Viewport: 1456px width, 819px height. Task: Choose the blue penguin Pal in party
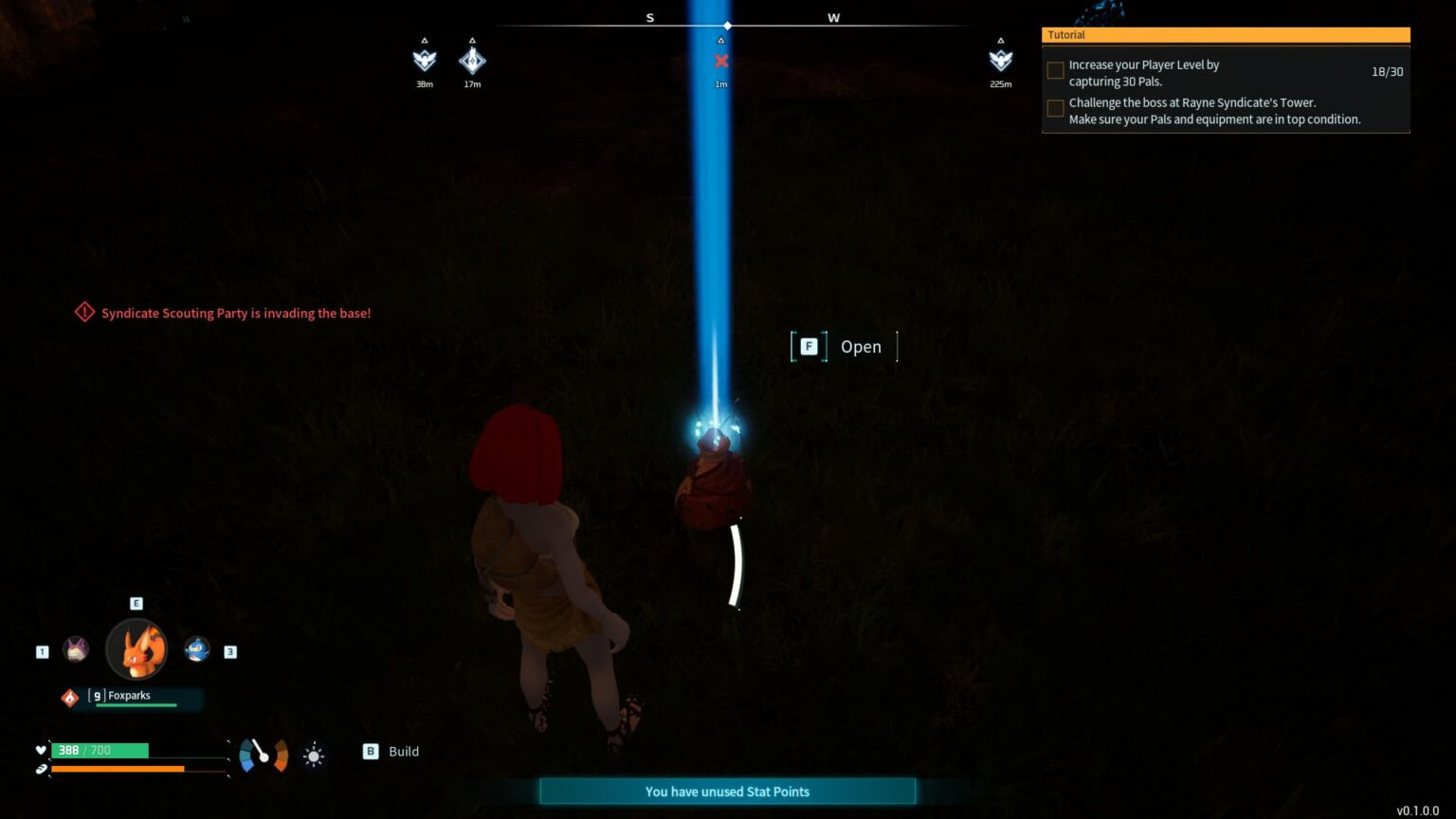click(x=196, y=649)
